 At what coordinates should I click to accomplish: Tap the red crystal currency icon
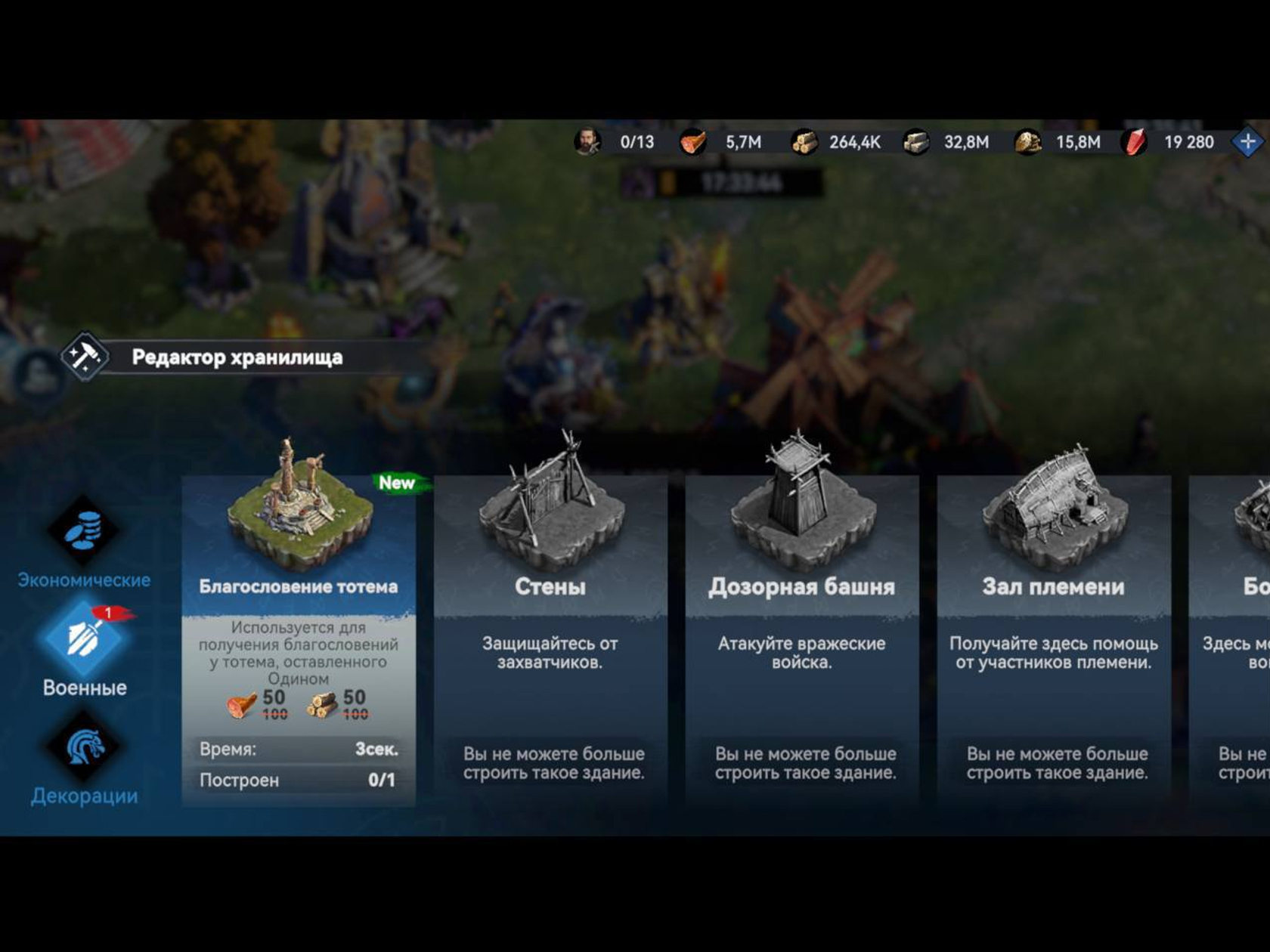point(1135,142)
